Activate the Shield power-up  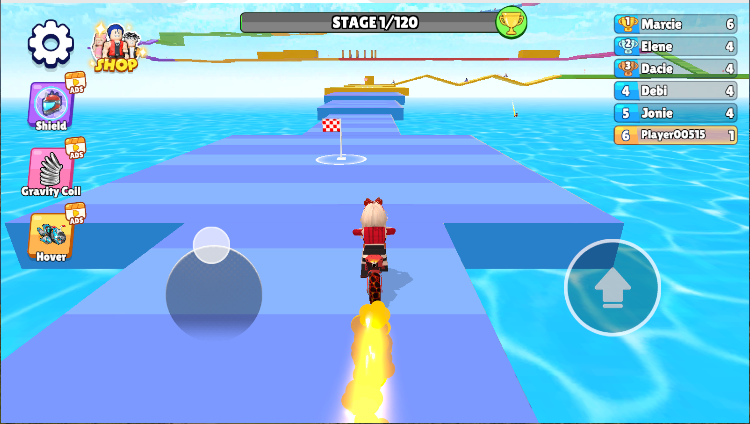(51, 106)
